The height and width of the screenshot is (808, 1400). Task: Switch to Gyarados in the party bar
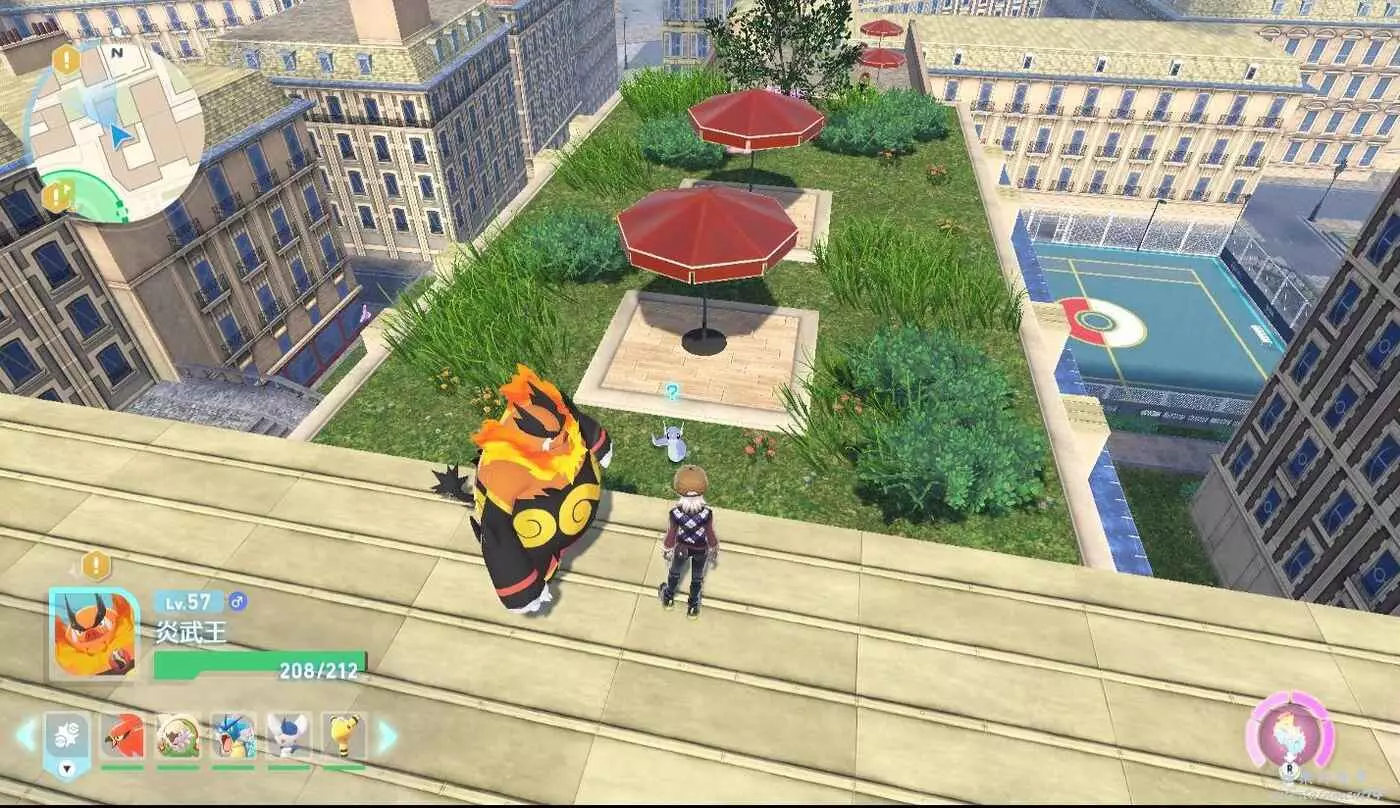pyautogui.click(x=233, y=737)
